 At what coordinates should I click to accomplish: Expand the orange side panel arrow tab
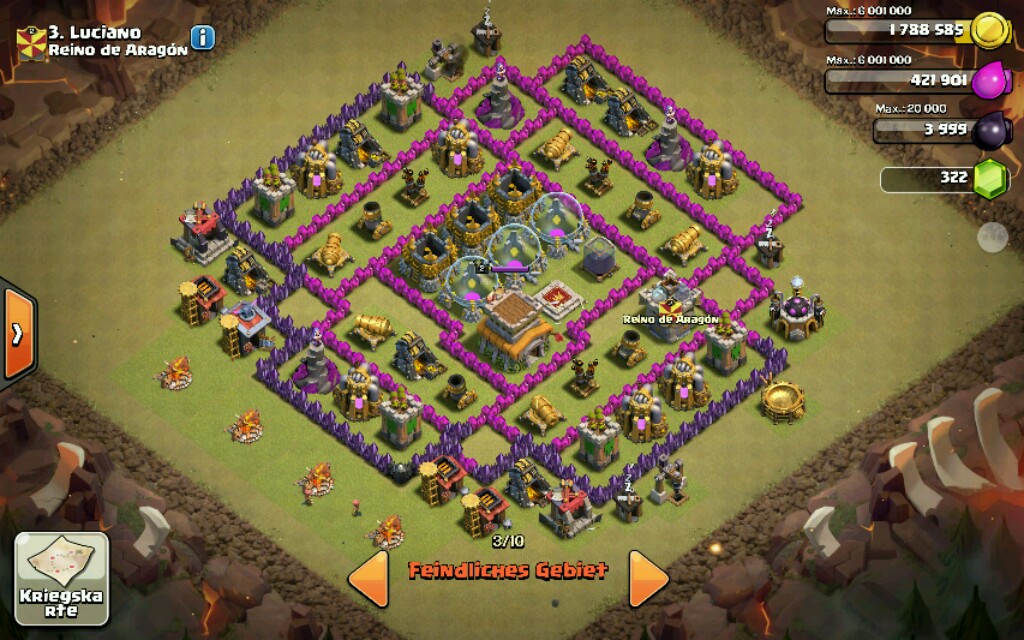pyautogui.click(x=17, y=334)
